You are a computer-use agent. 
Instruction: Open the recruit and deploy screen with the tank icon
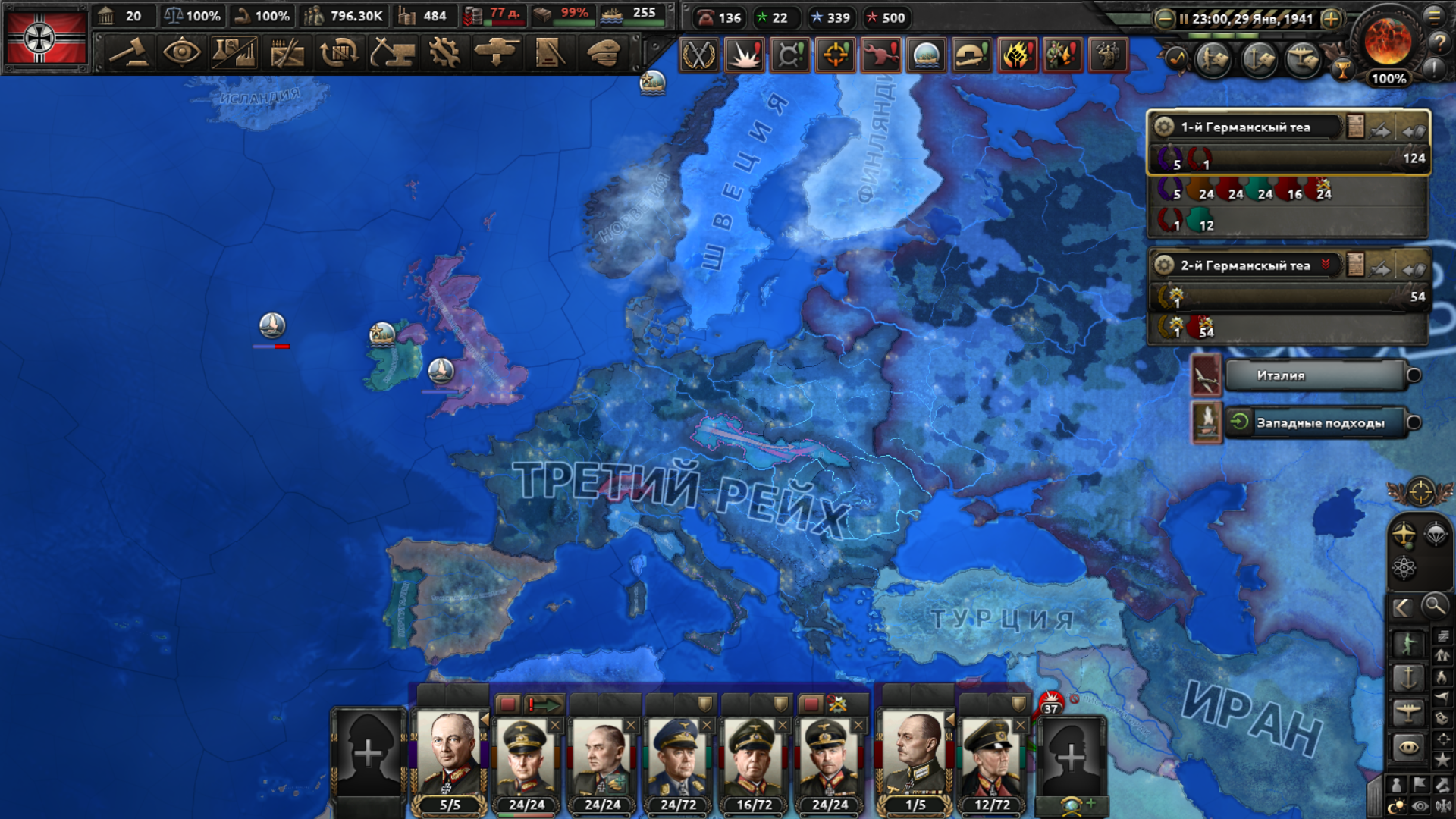tap(496, 53)
